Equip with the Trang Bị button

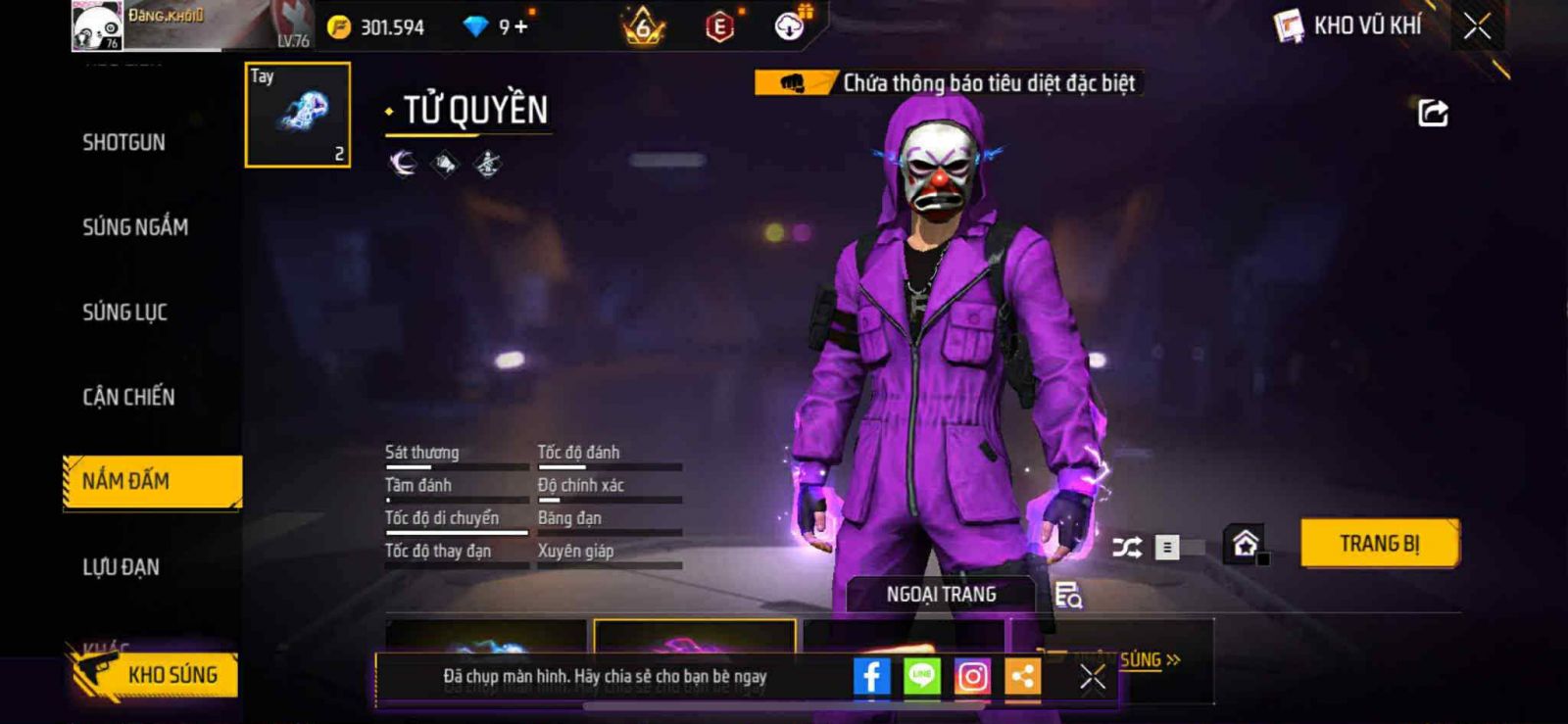point(1379,543)
